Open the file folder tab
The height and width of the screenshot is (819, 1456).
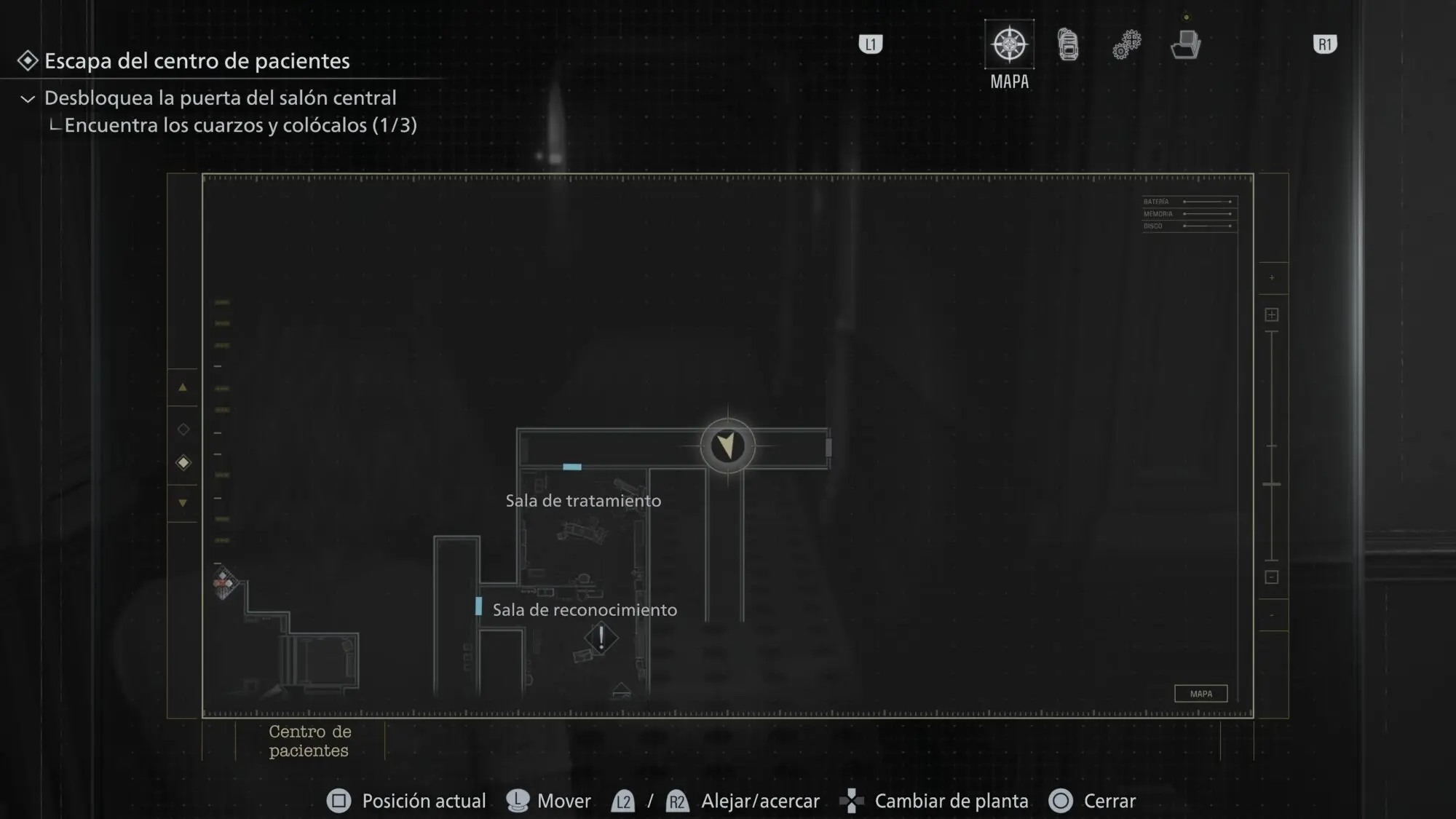click(x=1185, y=45)
